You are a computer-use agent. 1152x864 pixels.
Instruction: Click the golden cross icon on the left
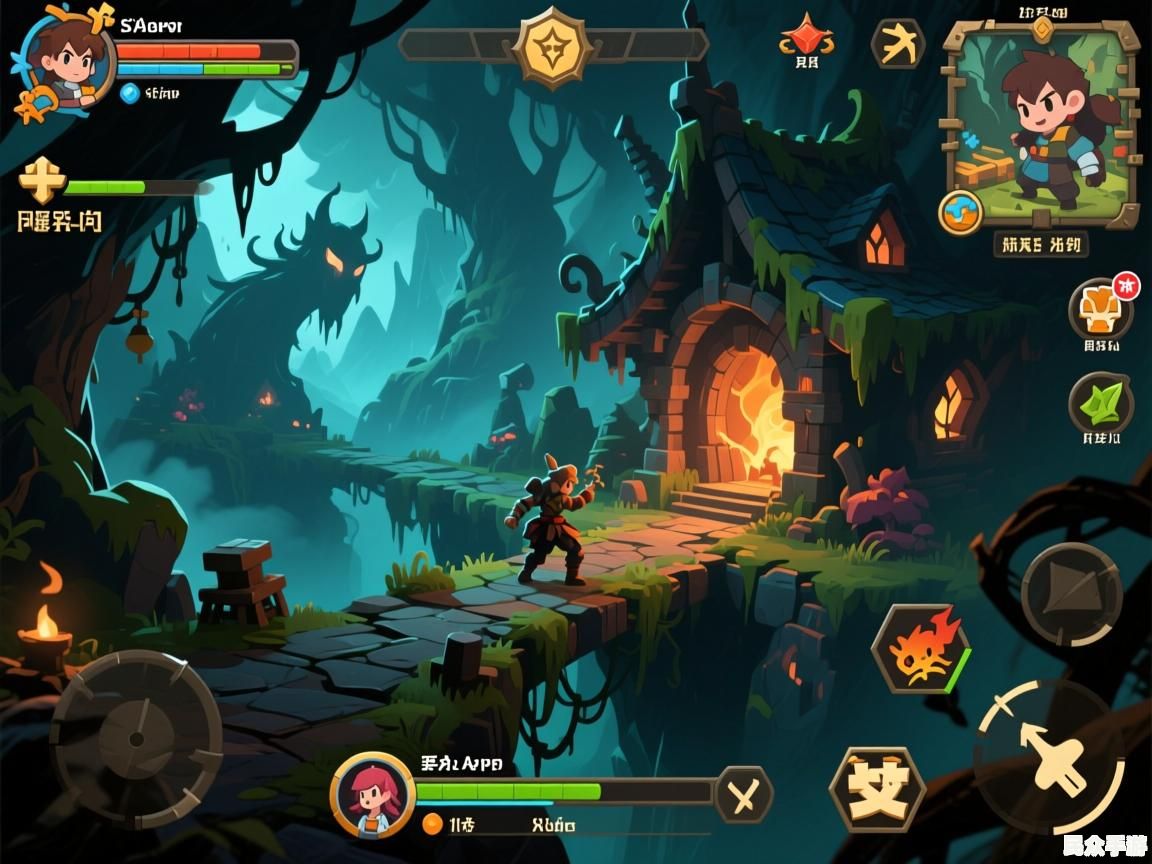[x=42, y=180]
